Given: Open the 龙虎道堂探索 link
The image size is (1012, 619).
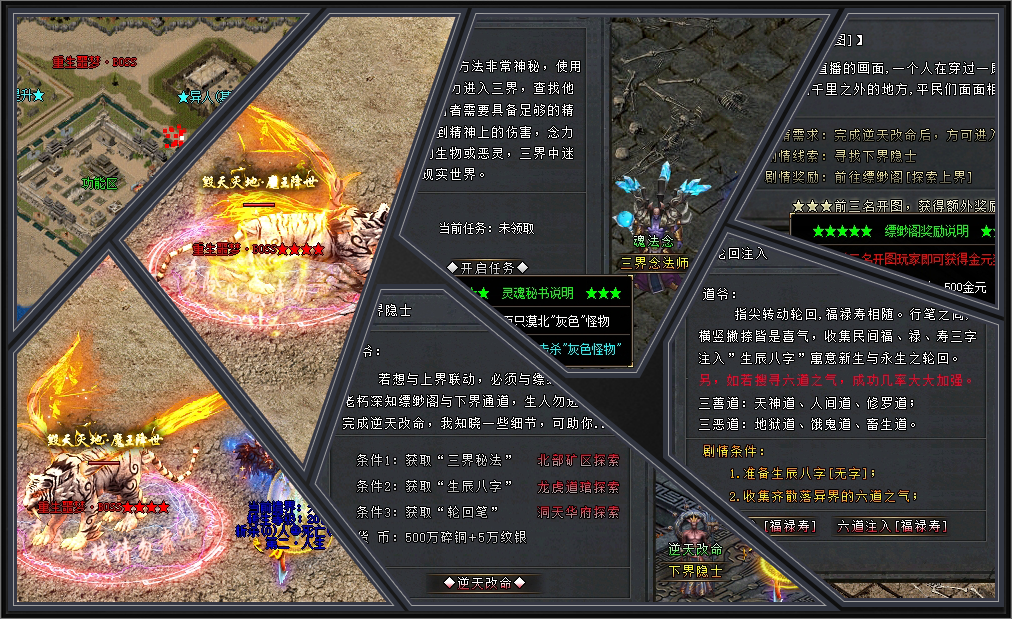Looking at the screenshot, I should 578,487.
